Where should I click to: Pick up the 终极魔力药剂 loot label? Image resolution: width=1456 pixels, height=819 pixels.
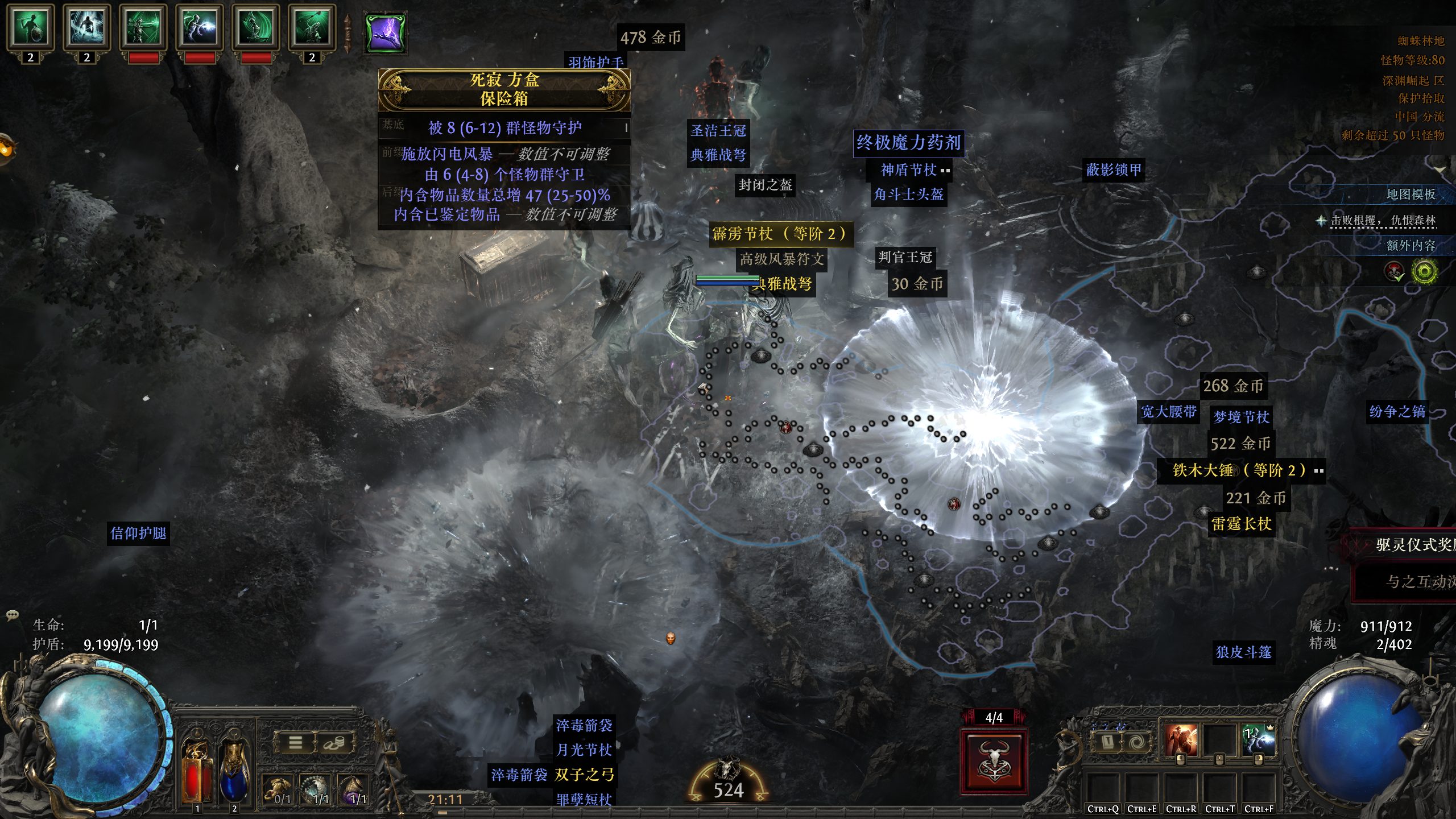(x=908, y=143)
